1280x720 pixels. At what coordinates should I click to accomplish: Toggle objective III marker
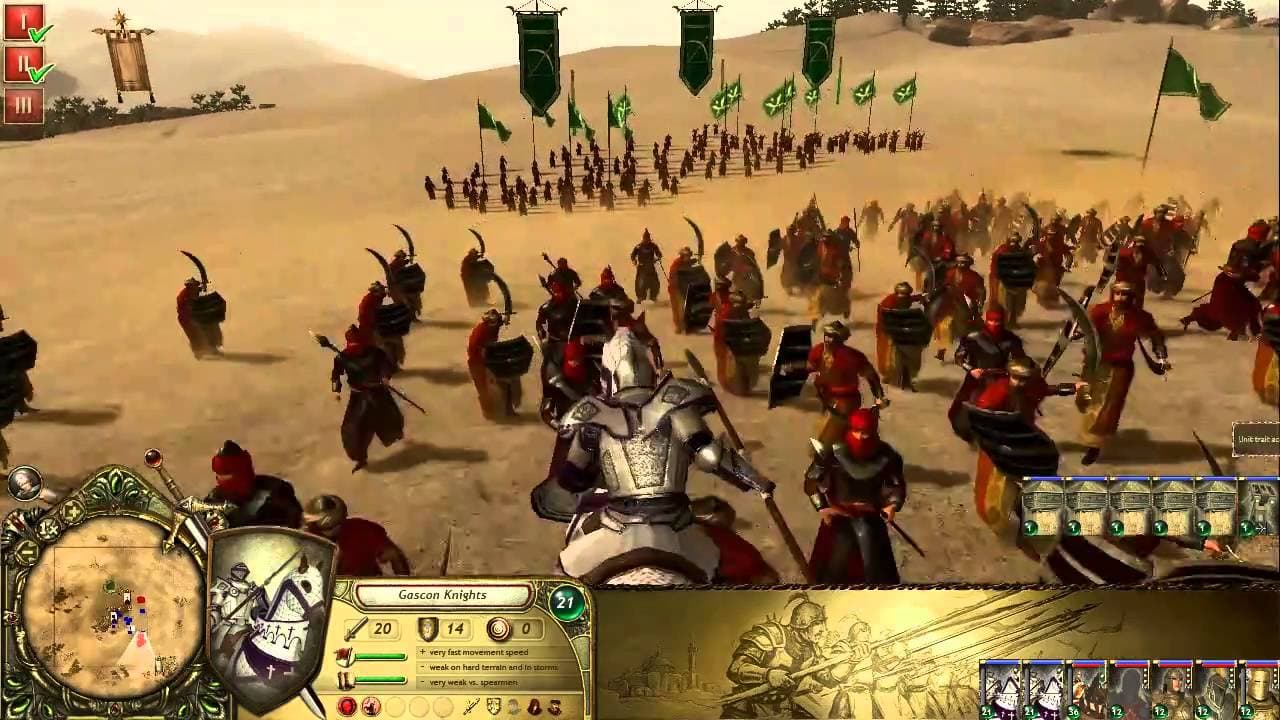point(23,103)
